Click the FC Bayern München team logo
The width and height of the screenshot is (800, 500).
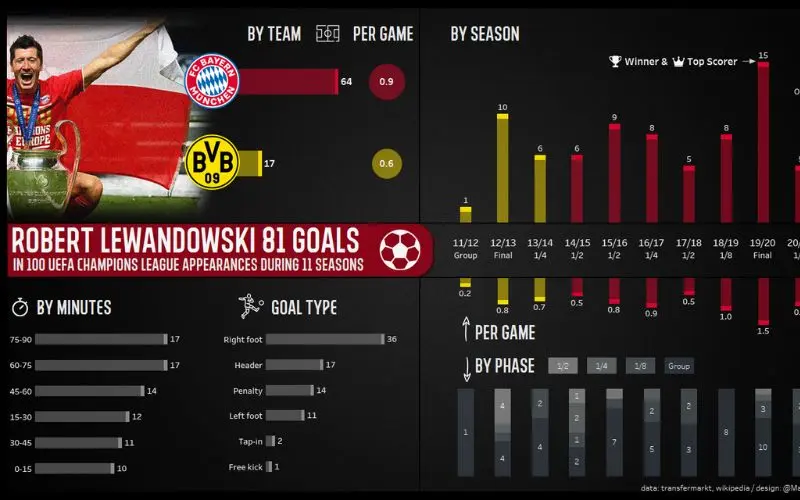click(x=212, y=81)
